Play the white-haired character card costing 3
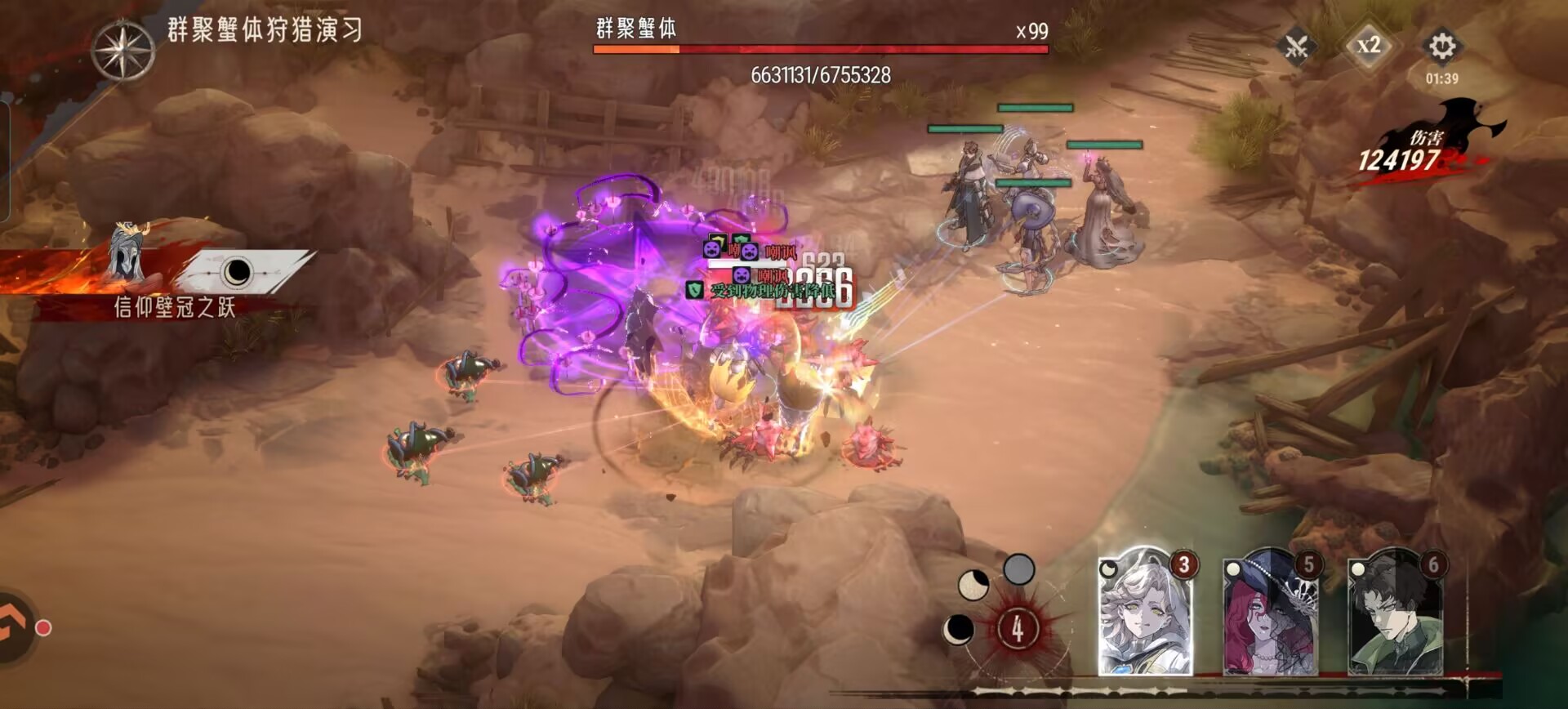1568x709 pixels. 1145,614
